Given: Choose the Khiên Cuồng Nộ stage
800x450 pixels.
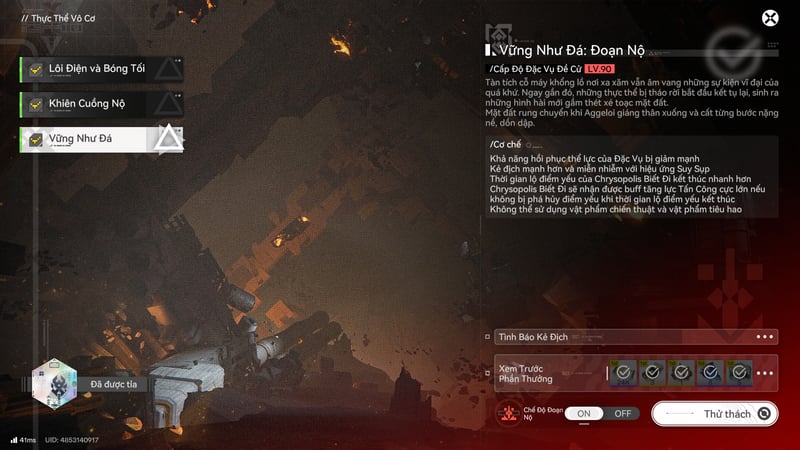Looking at the screenshot, I should tap(100, 104).
